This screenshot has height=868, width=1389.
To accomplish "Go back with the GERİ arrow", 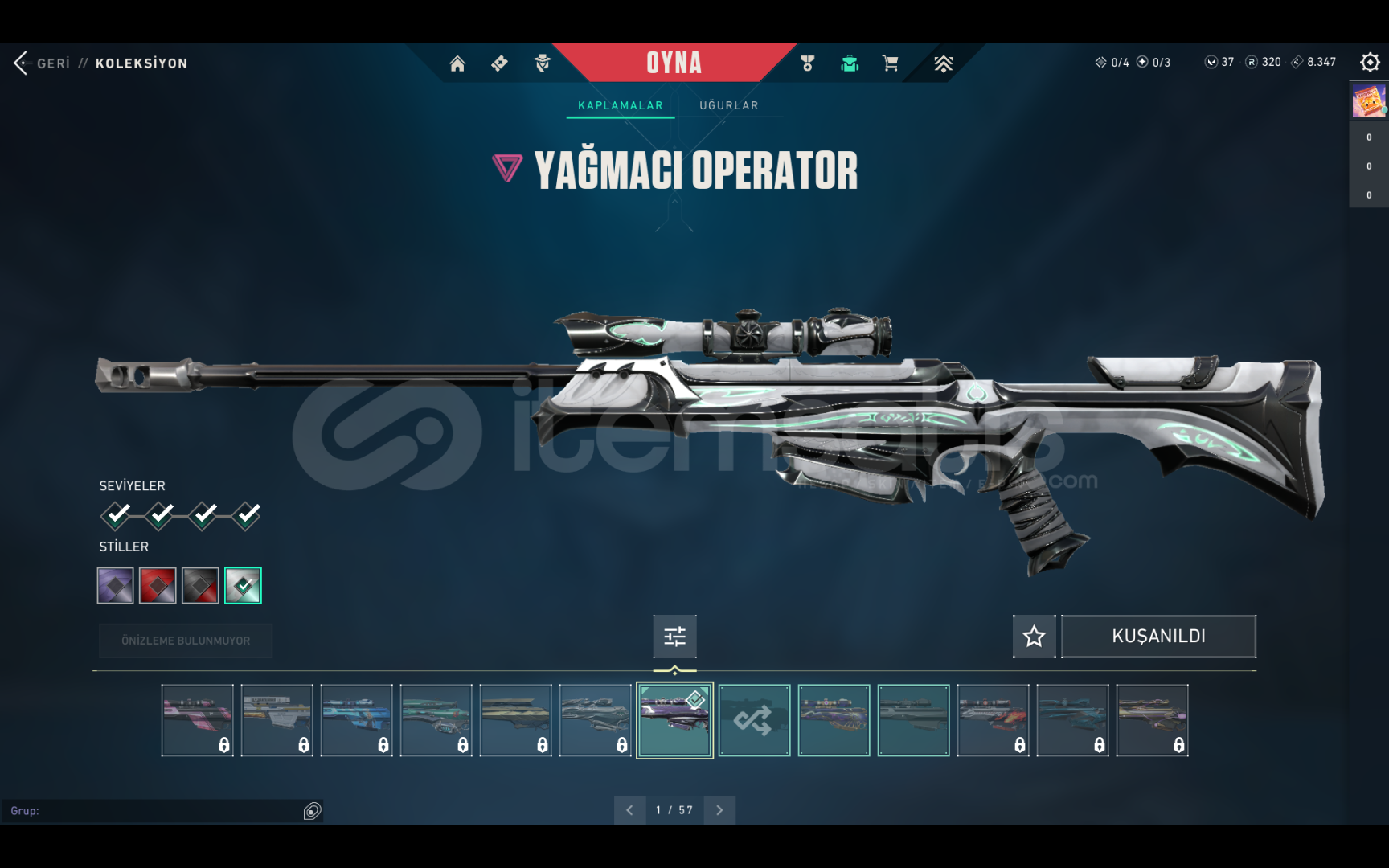I will tap(22, 63).
